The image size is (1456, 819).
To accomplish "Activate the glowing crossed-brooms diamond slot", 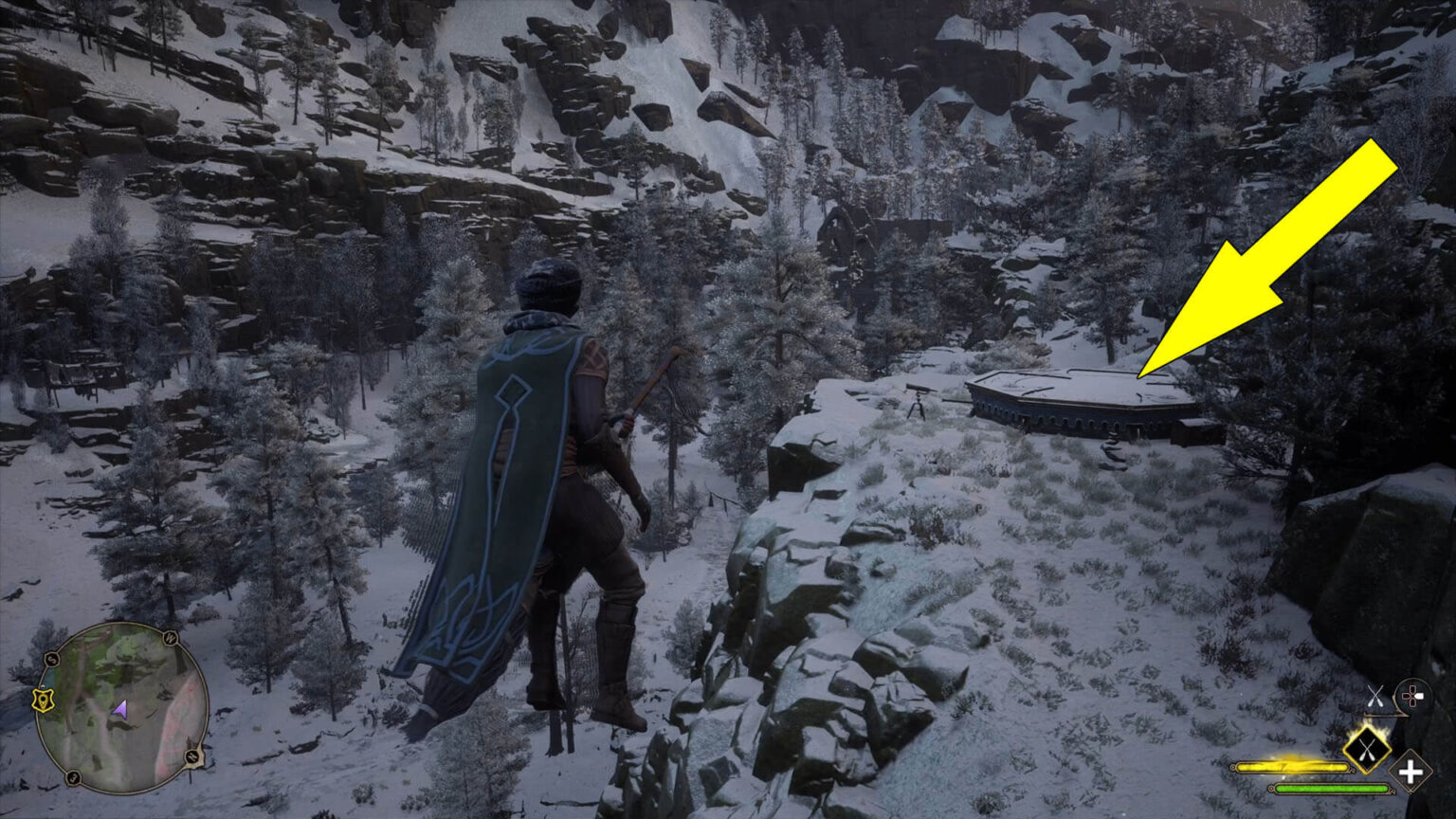I will pyautogui.click(x=1367, y=750).
